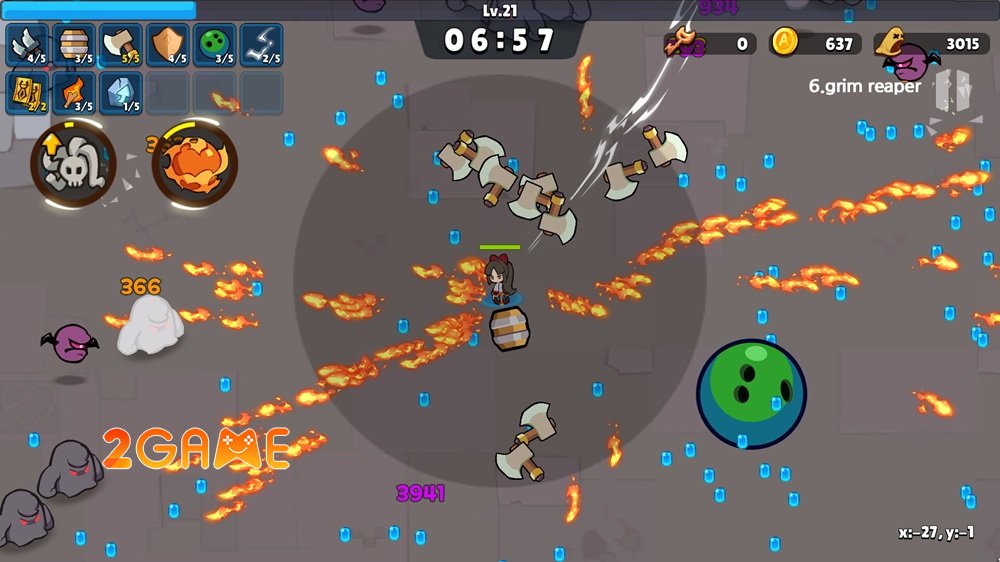Choose the throwing axe skill icon
Viewport: 1000px width, 562px height.
pos(120,45)
